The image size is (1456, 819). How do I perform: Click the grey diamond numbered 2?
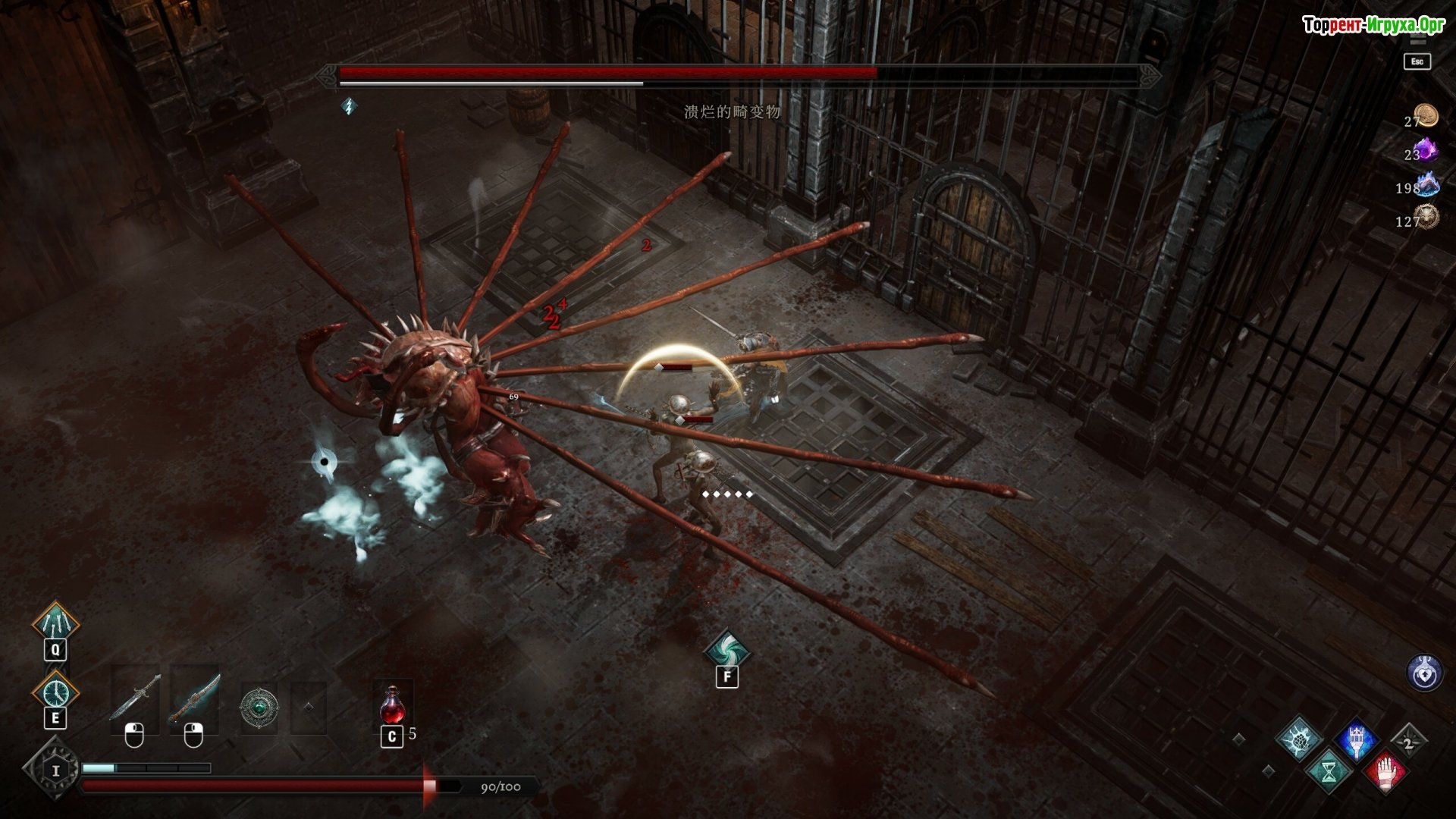1408,742
